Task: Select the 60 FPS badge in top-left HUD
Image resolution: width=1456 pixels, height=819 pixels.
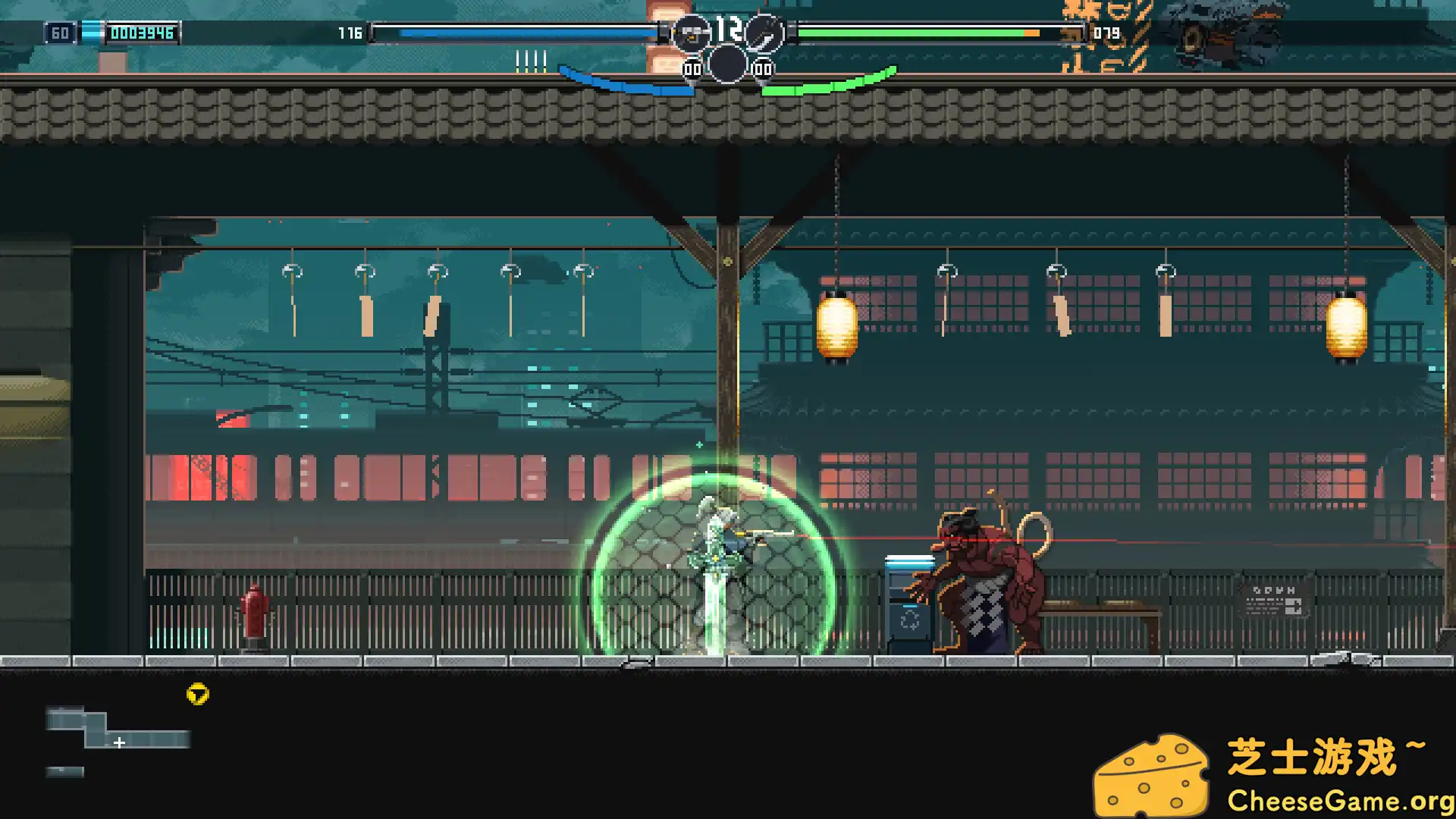Action: 61,33
